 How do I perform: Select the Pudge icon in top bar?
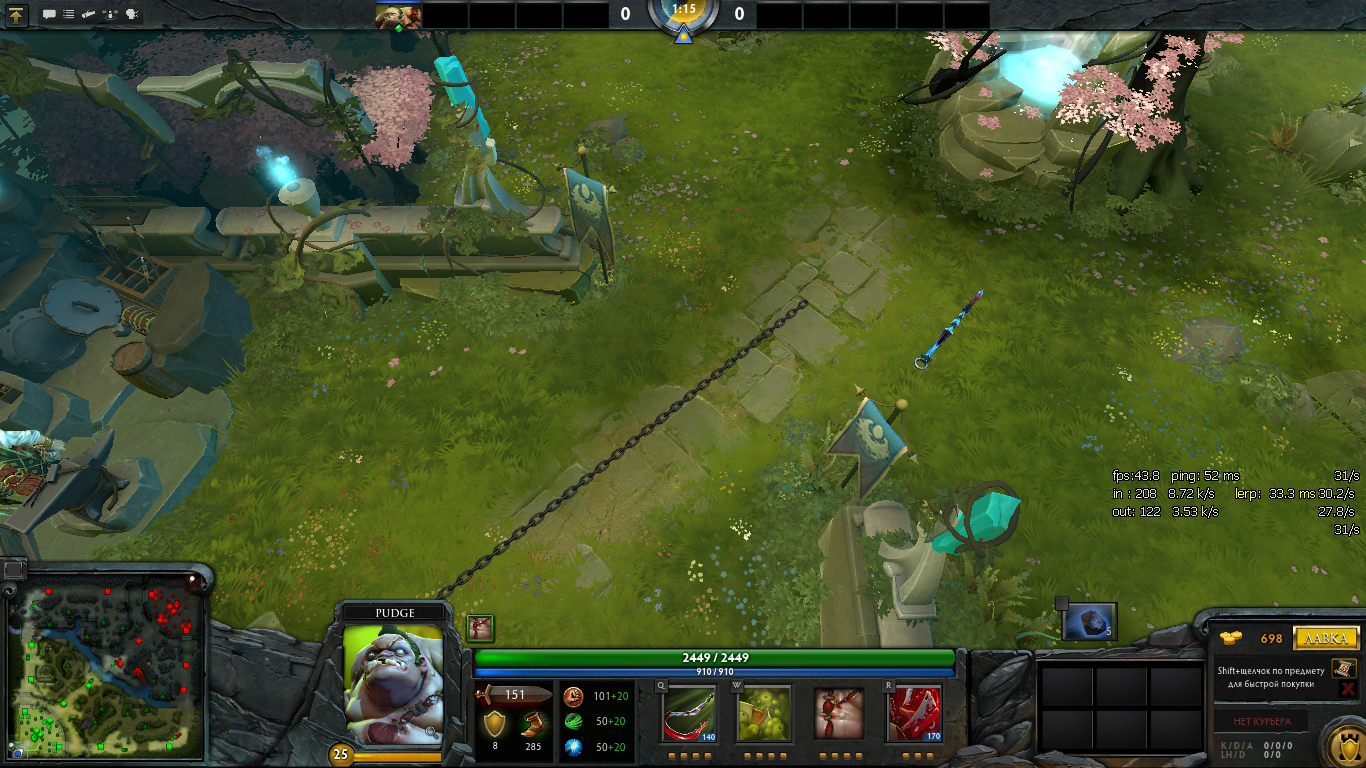(398, 15)
